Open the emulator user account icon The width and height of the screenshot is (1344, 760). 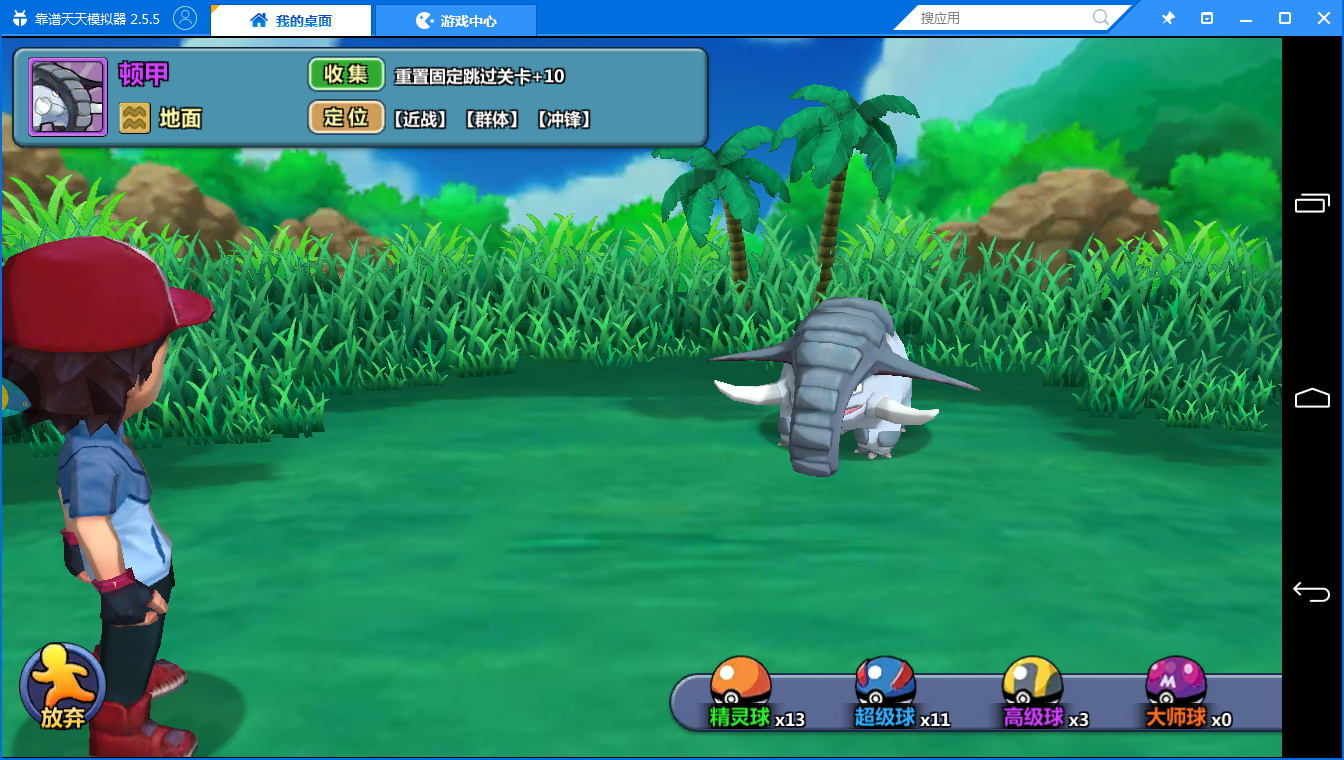pyautogui.click(x=185, y=18)
